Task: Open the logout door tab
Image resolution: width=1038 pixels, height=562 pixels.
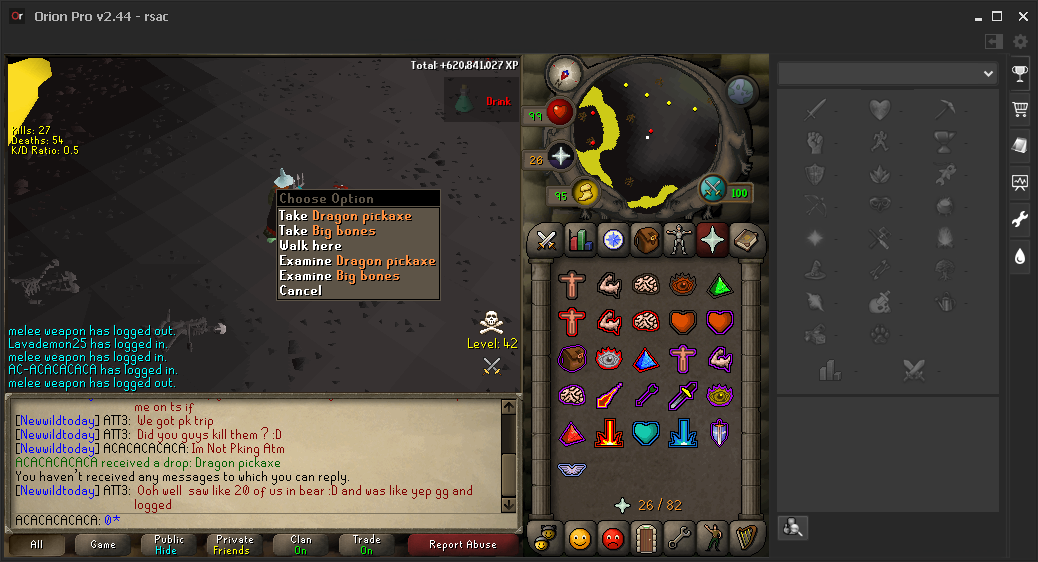Action: tap(645, 538)
